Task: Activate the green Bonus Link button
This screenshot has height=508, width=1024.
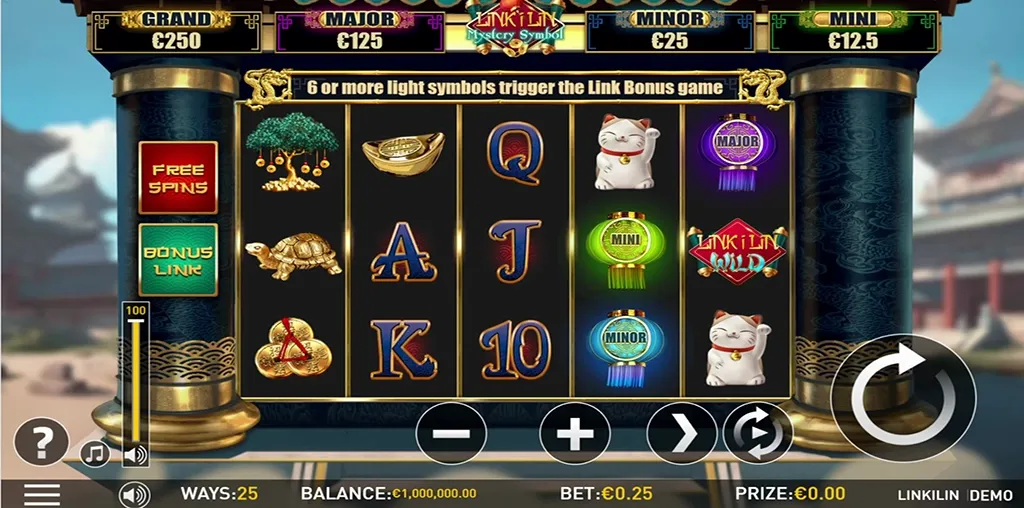Action: tap(178, 260)
